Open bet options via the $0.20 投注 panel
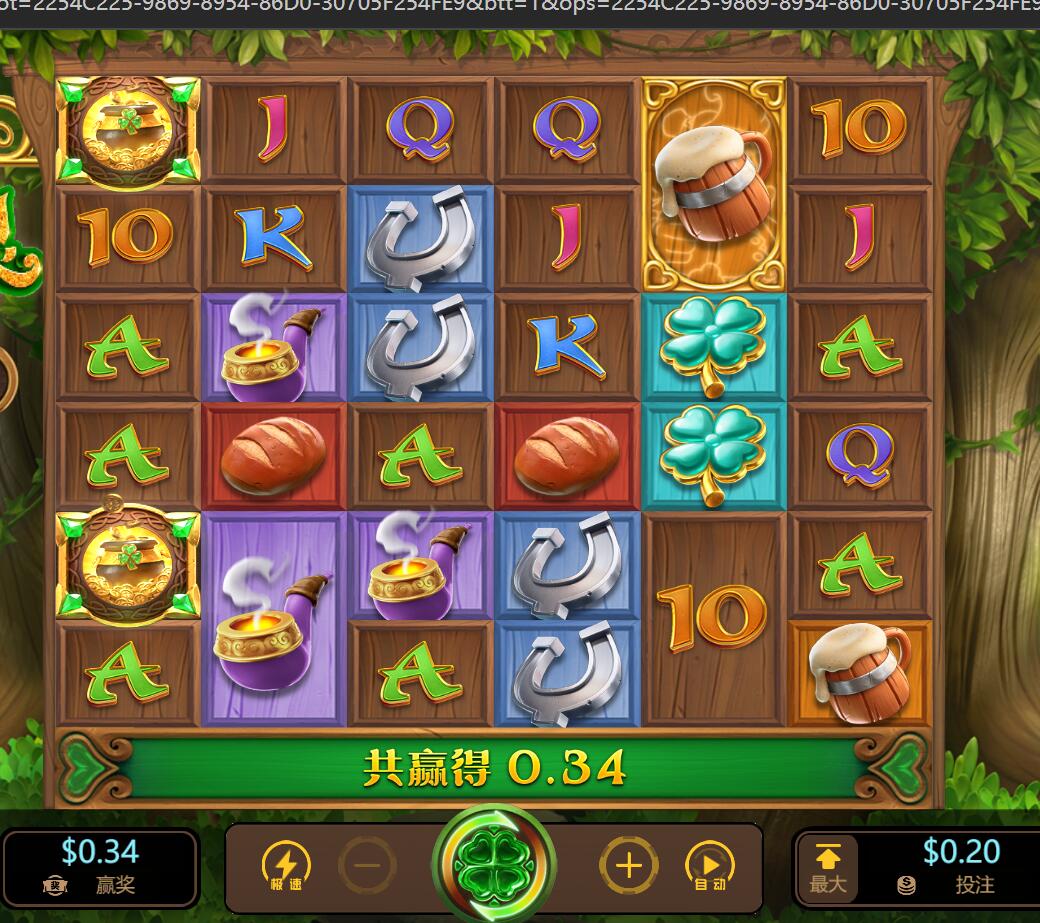The width and height of the screenshot is (1040, 923). [958, 867]
